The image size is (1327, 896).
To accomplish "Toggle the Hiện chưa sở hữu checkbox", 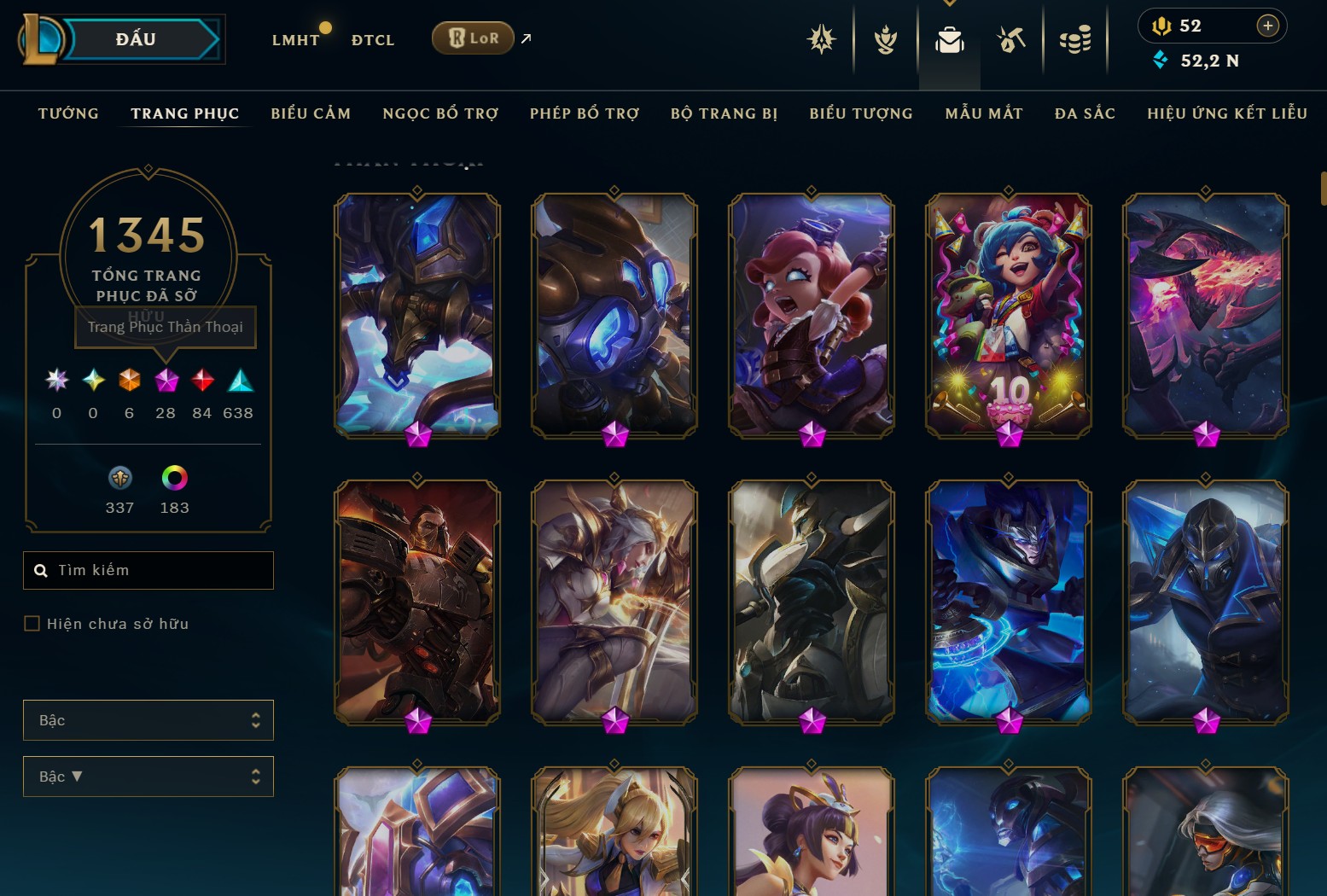I will tap(32, 624).
